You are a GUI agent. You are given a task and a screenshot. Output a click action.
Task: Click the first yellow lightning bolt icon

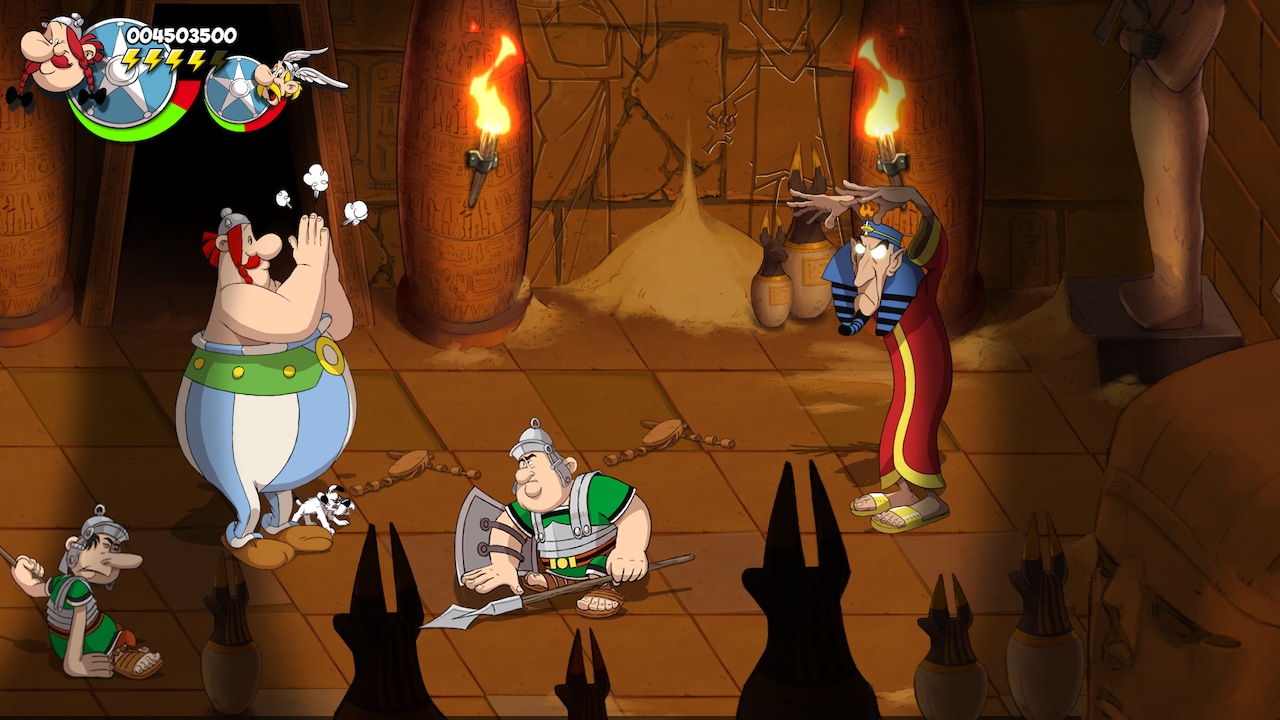click(132, 60)
